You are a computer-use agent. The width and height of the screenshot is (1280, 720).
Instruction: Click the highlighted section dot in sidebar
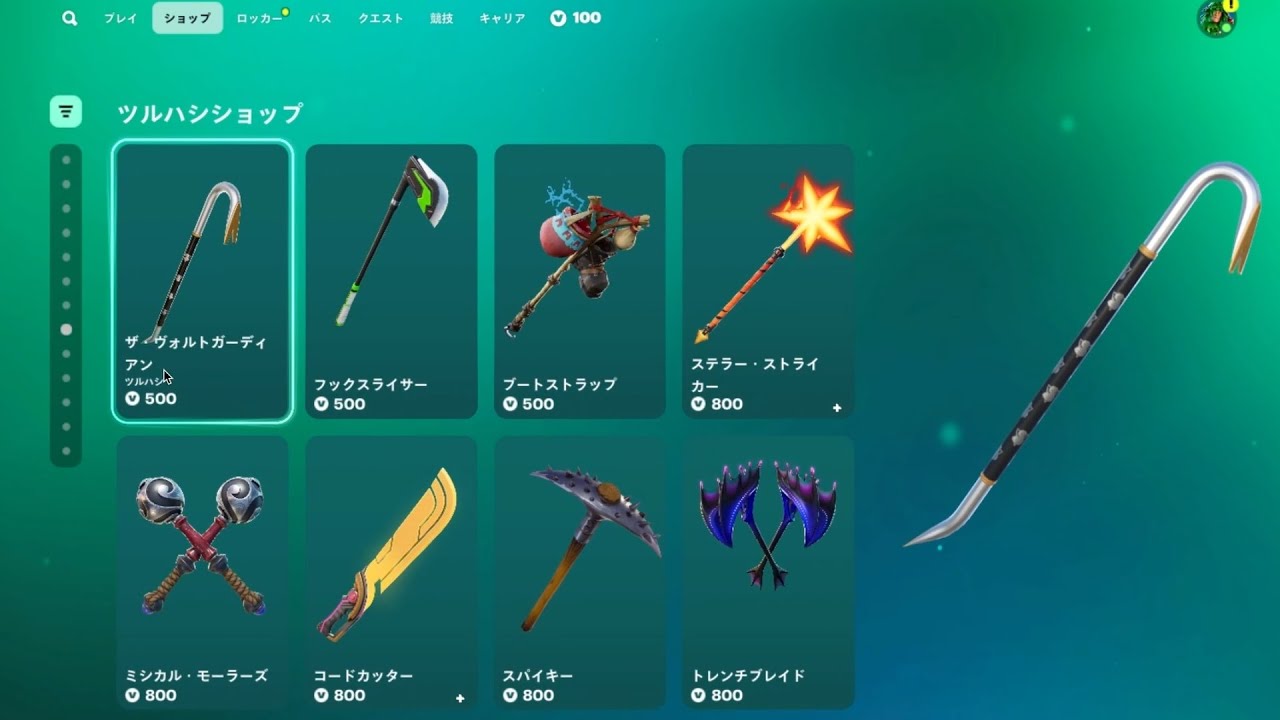coord(66,329)
